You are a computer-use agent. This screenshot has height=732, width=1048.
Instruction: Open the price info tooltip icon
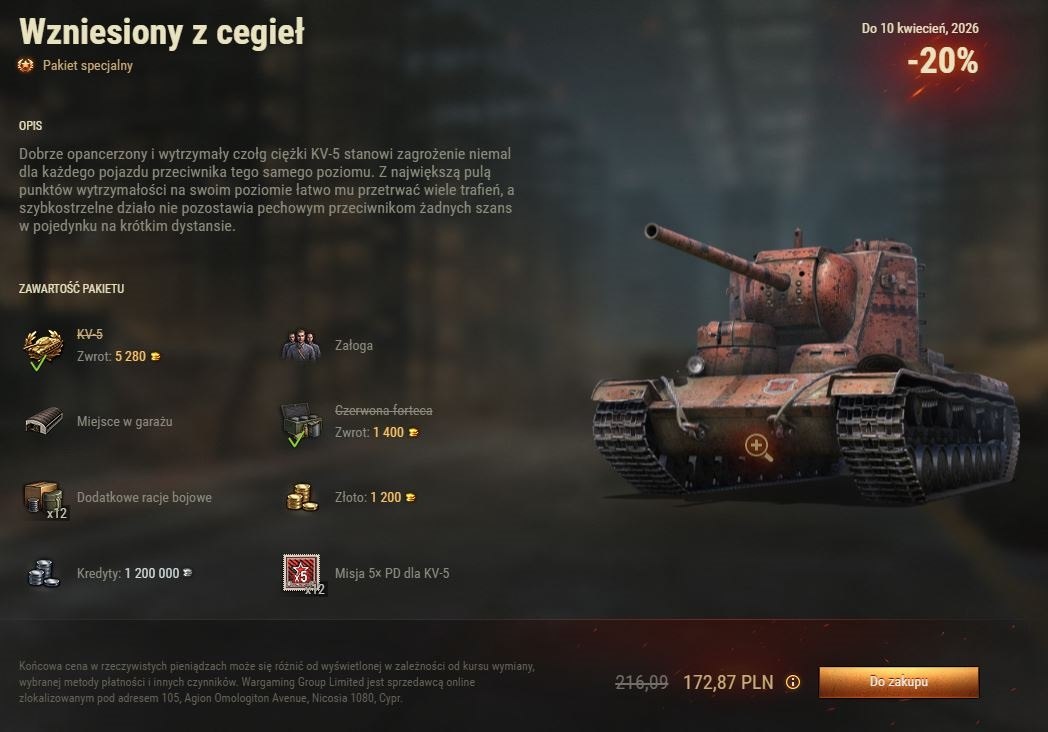pyautogui.click(x=793, y=682)
